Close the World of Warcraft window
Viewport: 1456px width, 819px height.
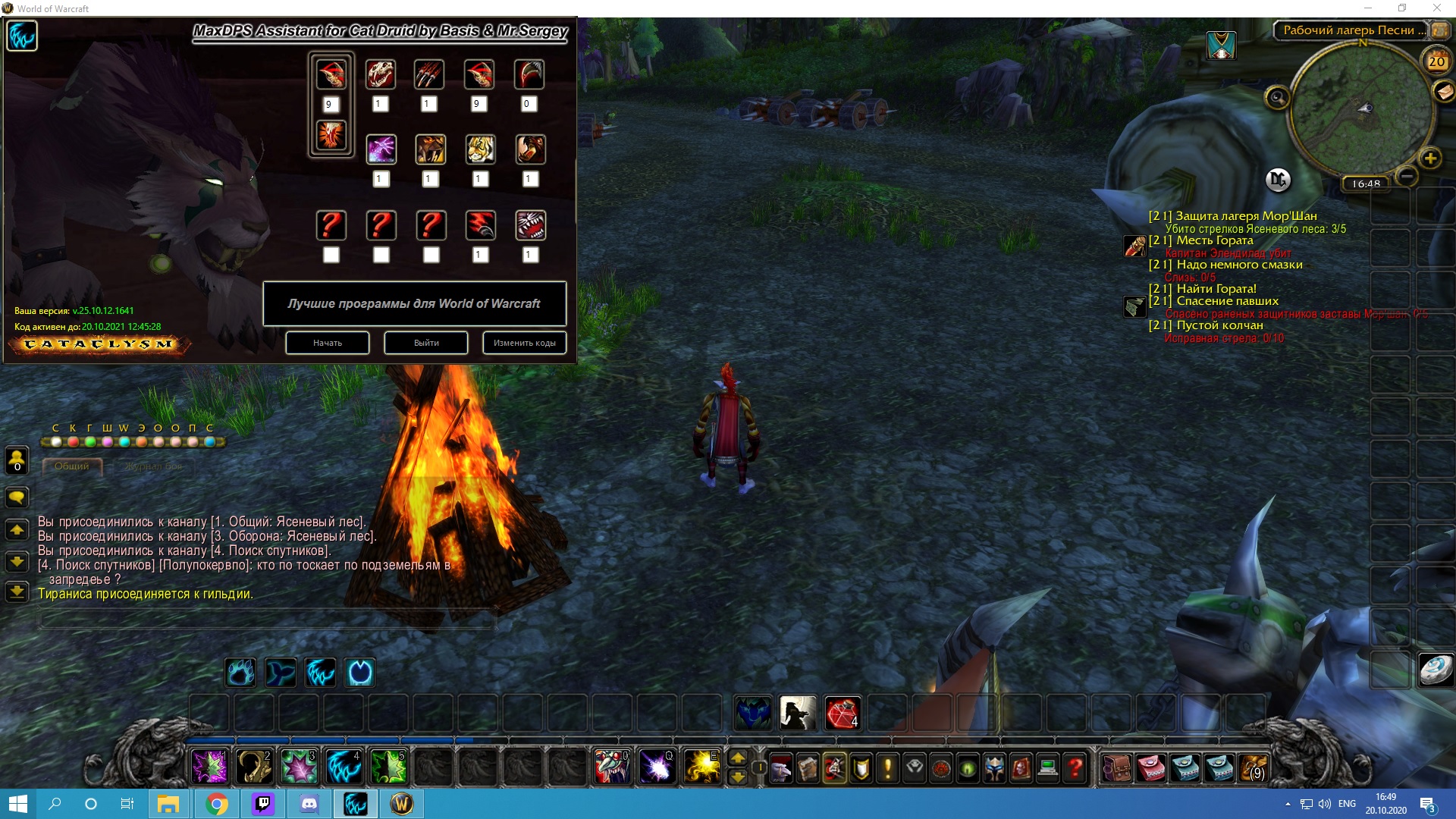coord(1436,8)
